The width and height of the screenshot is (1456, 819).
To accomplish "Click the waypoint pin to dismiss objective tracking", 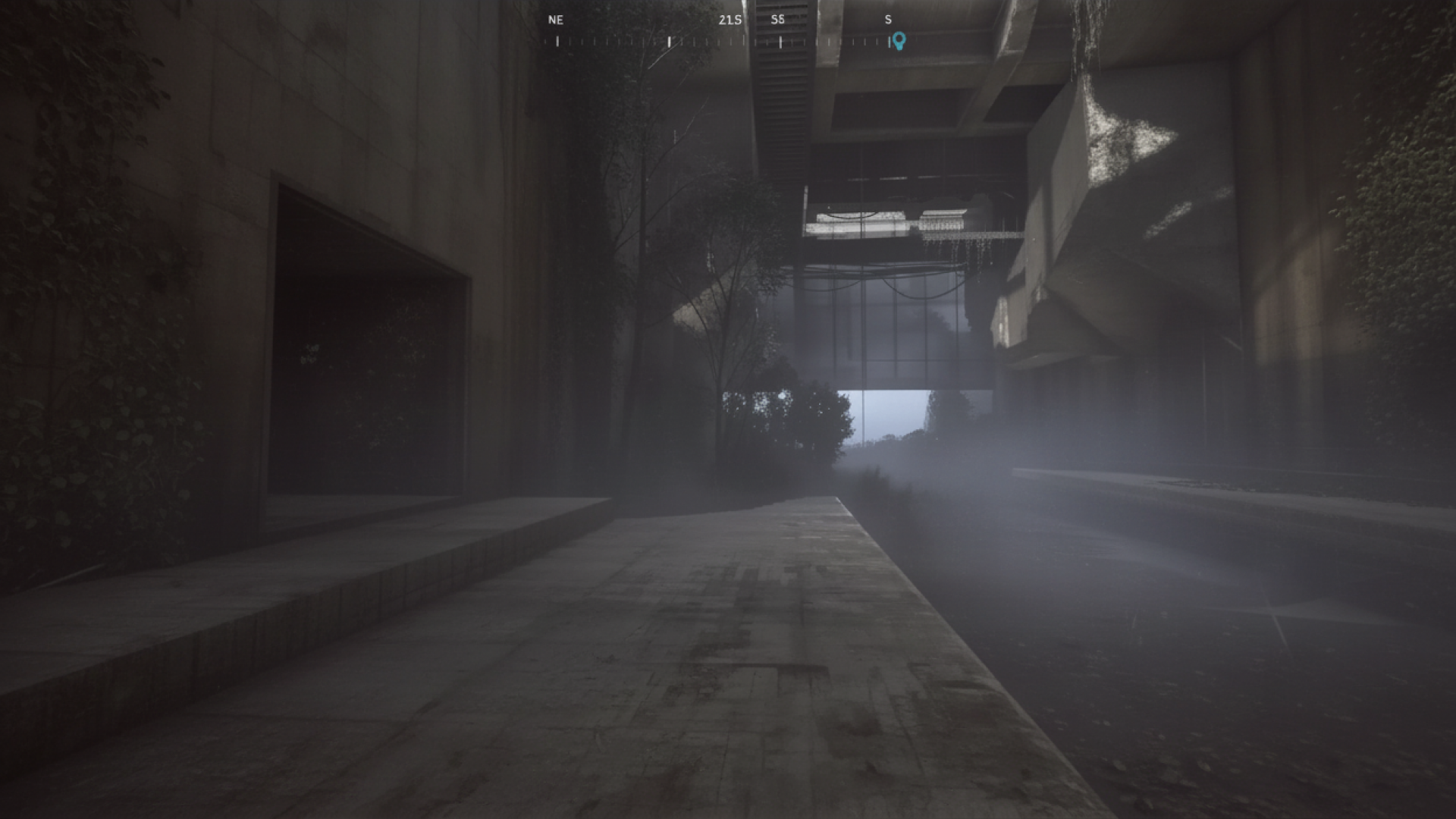I will 899,40.
